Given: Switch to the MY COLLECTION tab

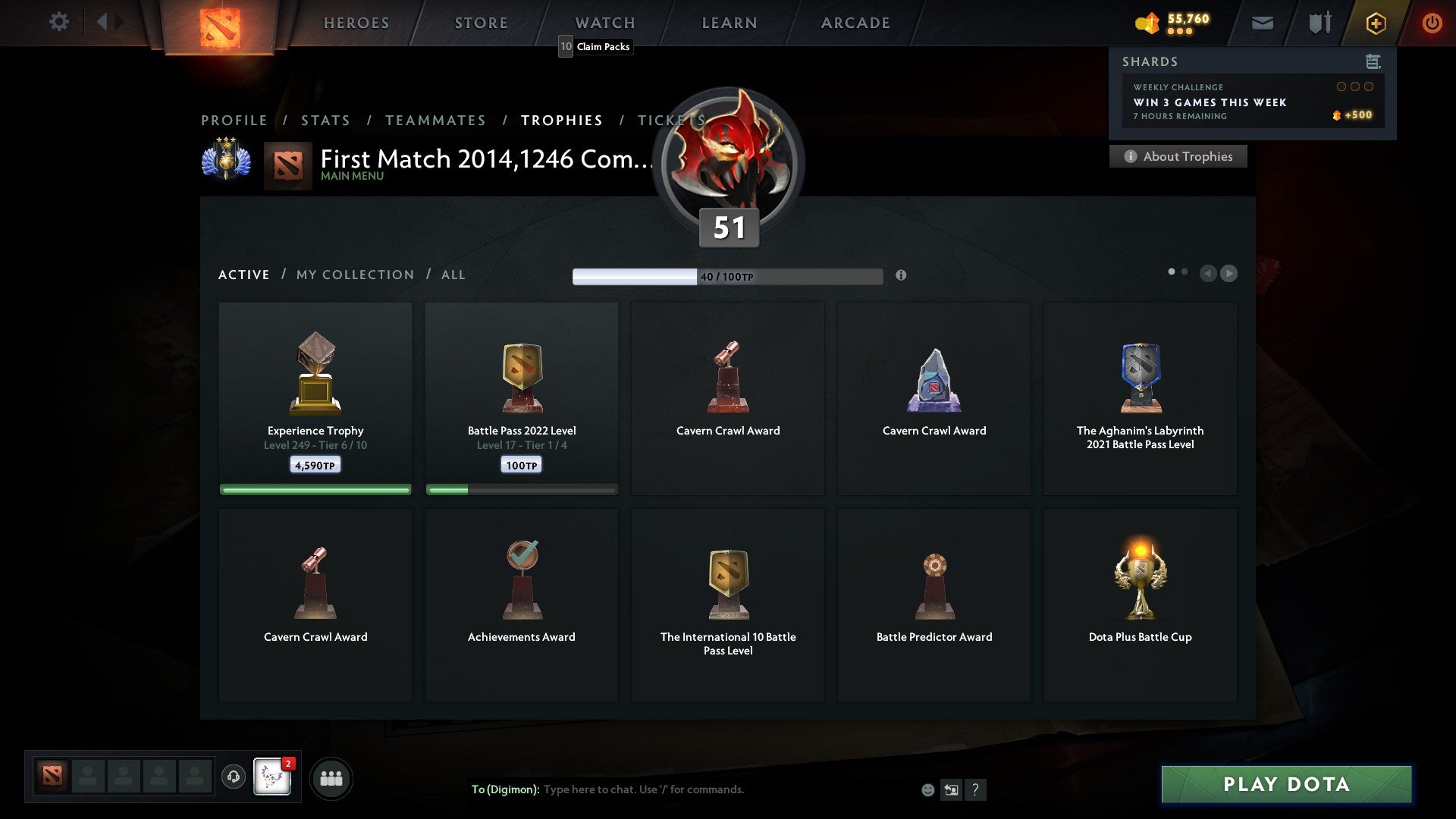Looking at the screenshot, I should (x=354, y=275).
